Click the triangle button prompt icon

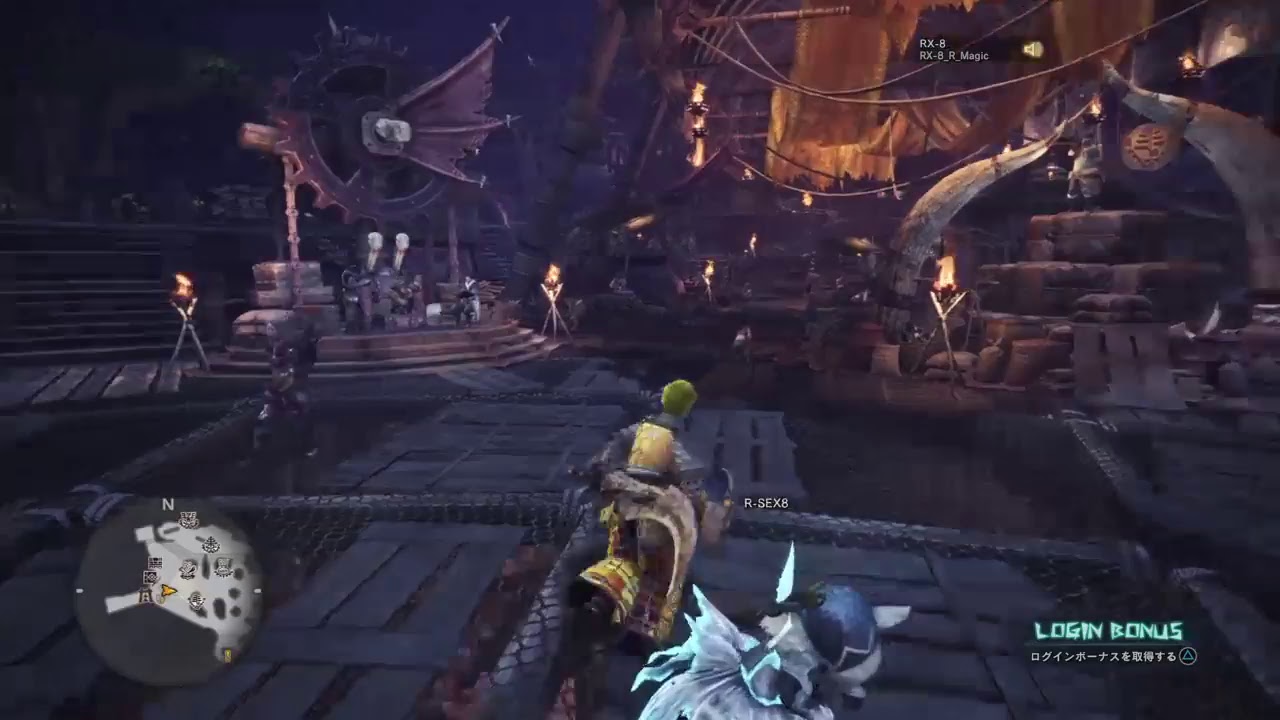[x=1185, y=655]
